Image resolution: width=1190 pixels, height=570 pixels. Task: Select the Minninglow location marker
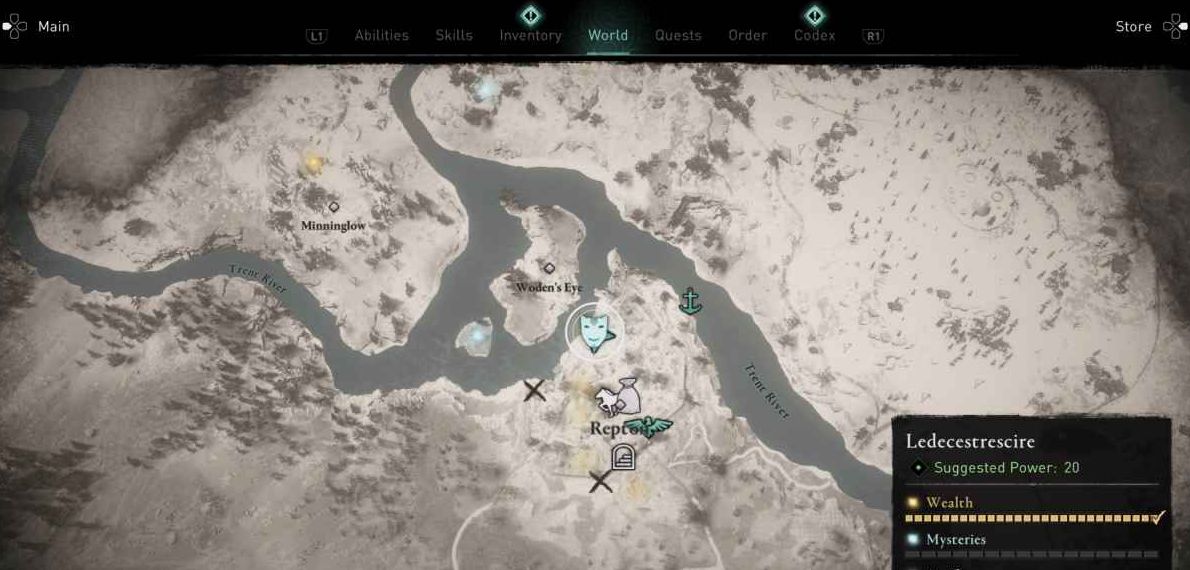(333, 207)
